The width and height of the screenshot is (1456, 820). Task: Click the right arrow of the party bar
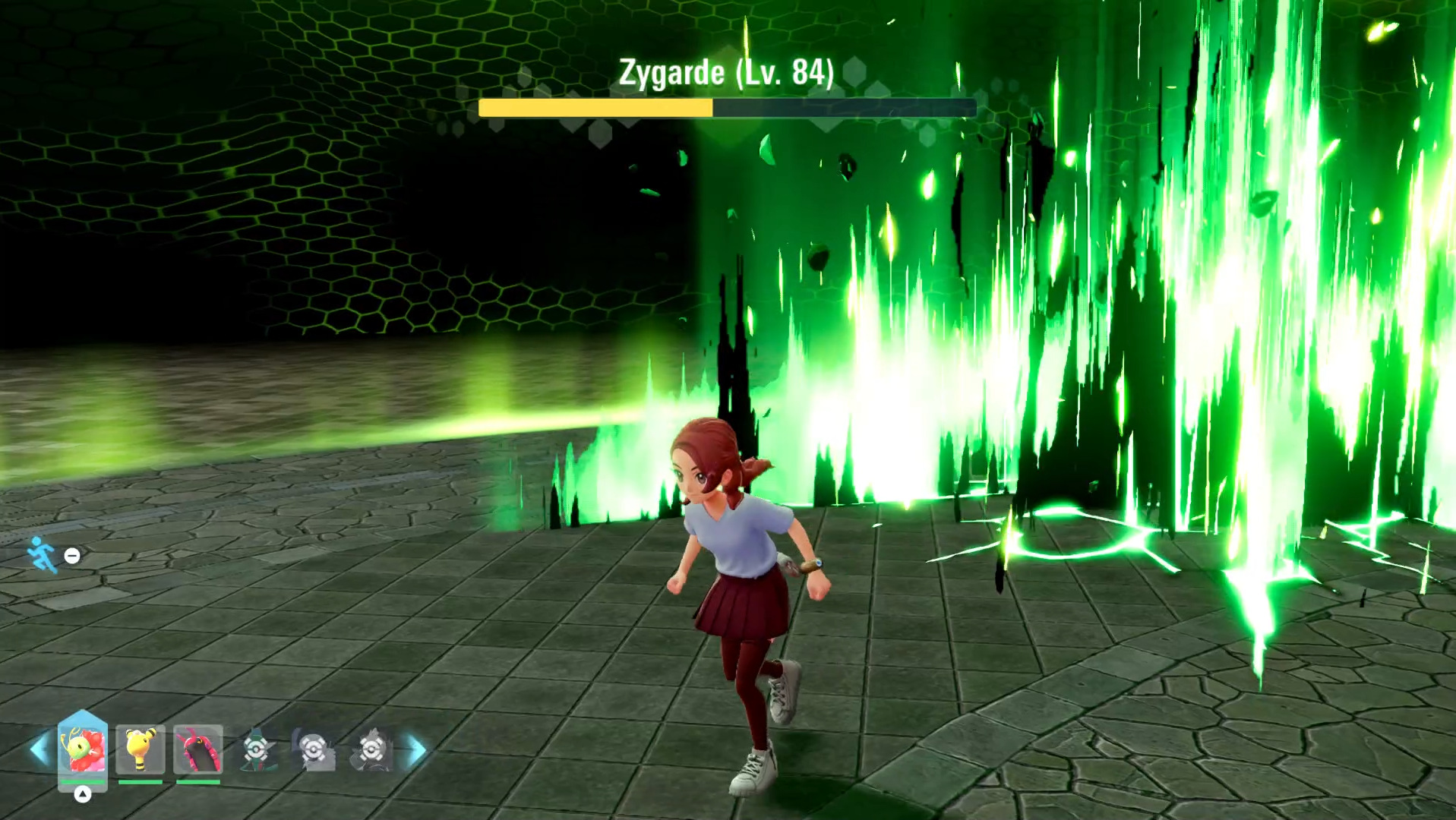[x=417, y=750]
